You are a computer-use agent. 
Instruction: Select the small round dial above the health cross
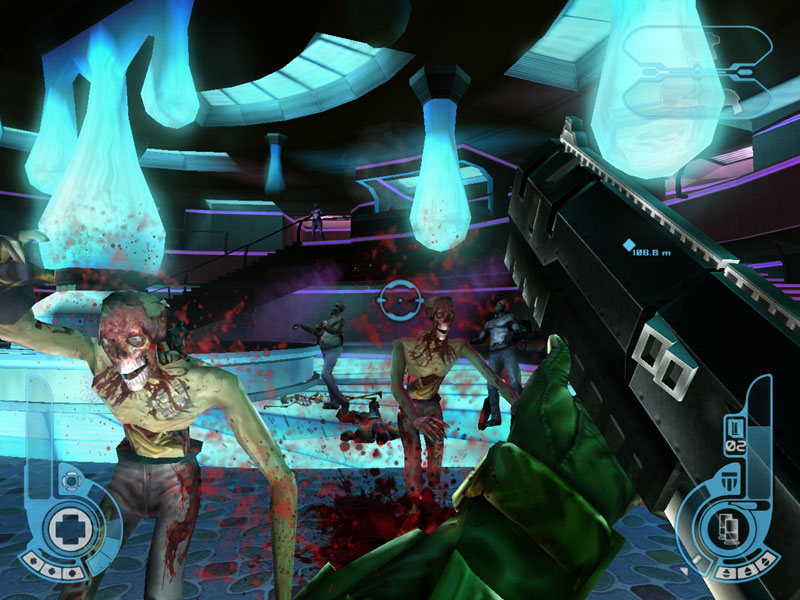(x=69, y=482)
